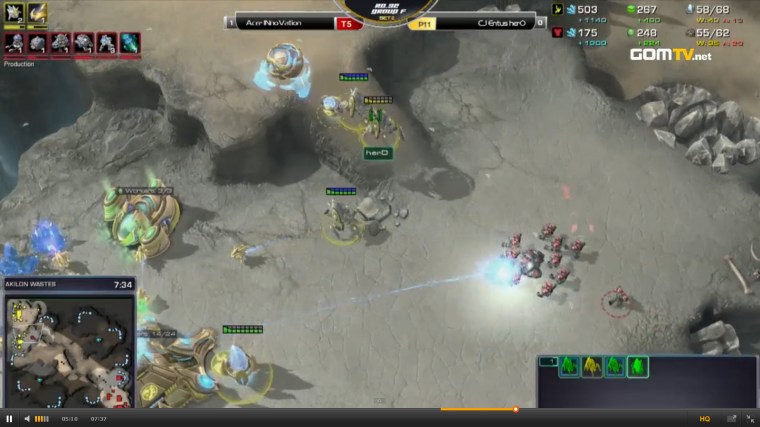The image size is (760, 427).
Task: Open the pop-out window button
Action: pyautogui.click(x=731, y=418)
